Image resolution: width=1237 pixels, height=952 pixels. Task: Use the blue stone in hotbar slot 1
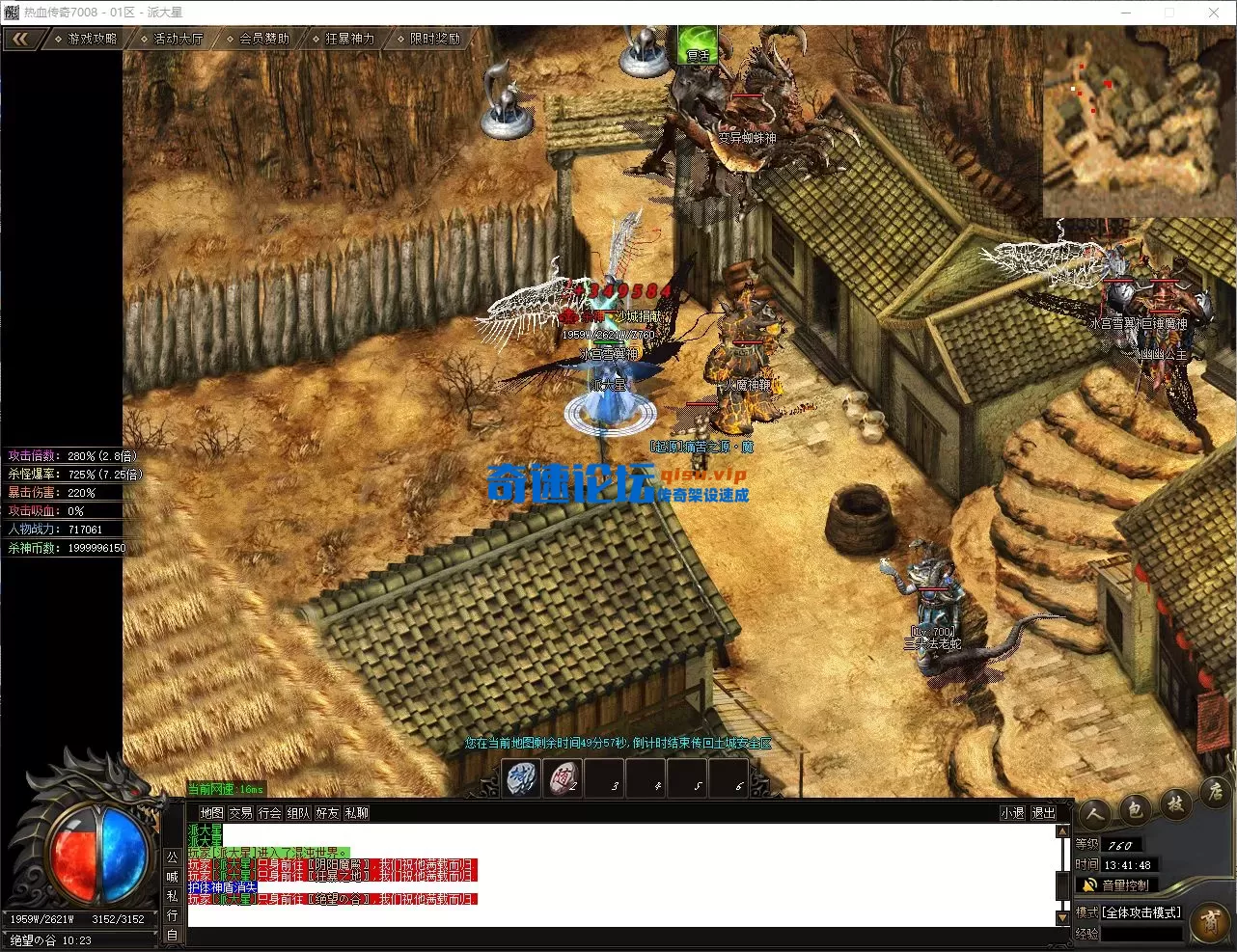tap(522, 778)
